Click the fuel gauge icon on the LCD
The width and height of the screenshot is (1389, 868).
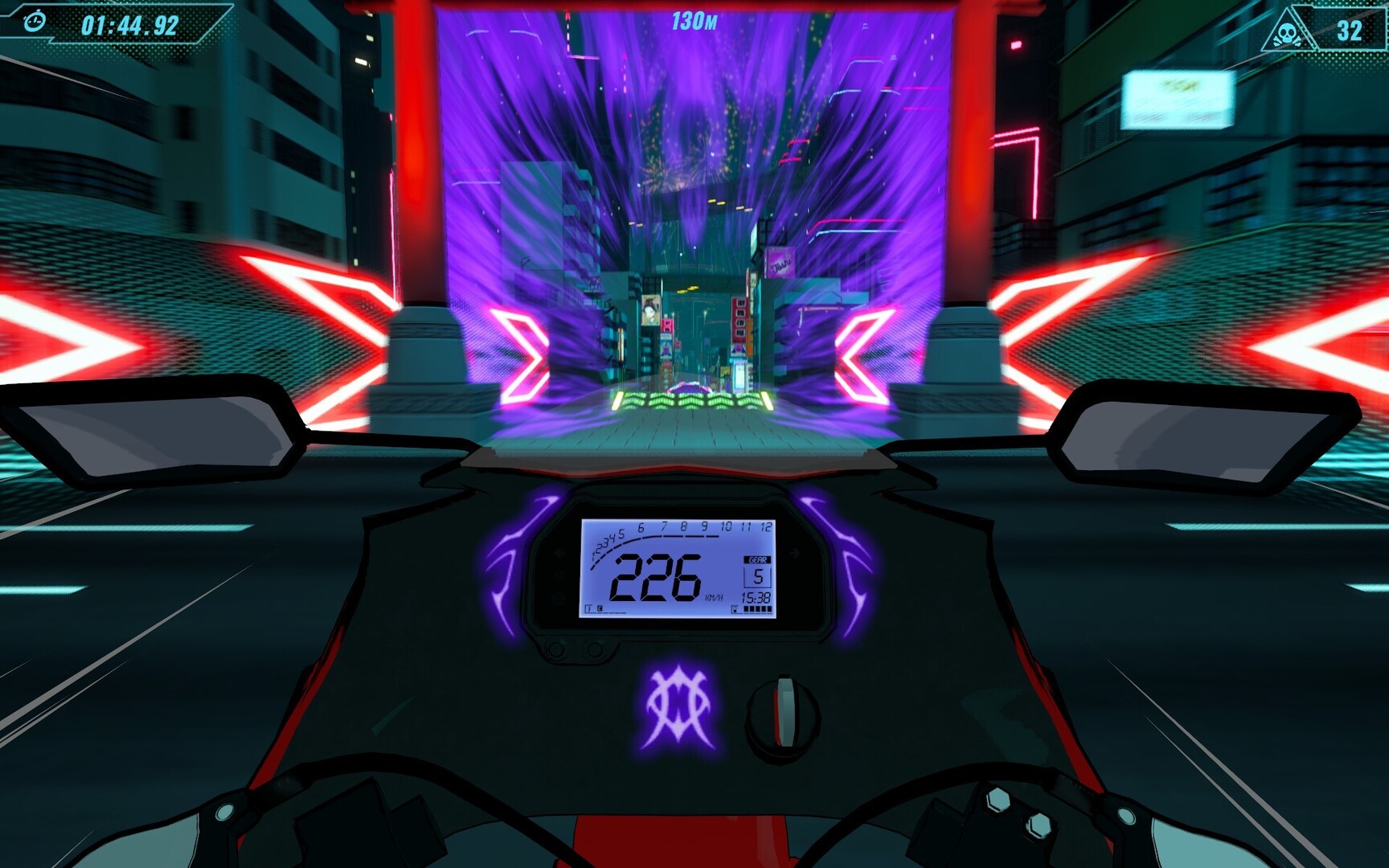[735, 608]
